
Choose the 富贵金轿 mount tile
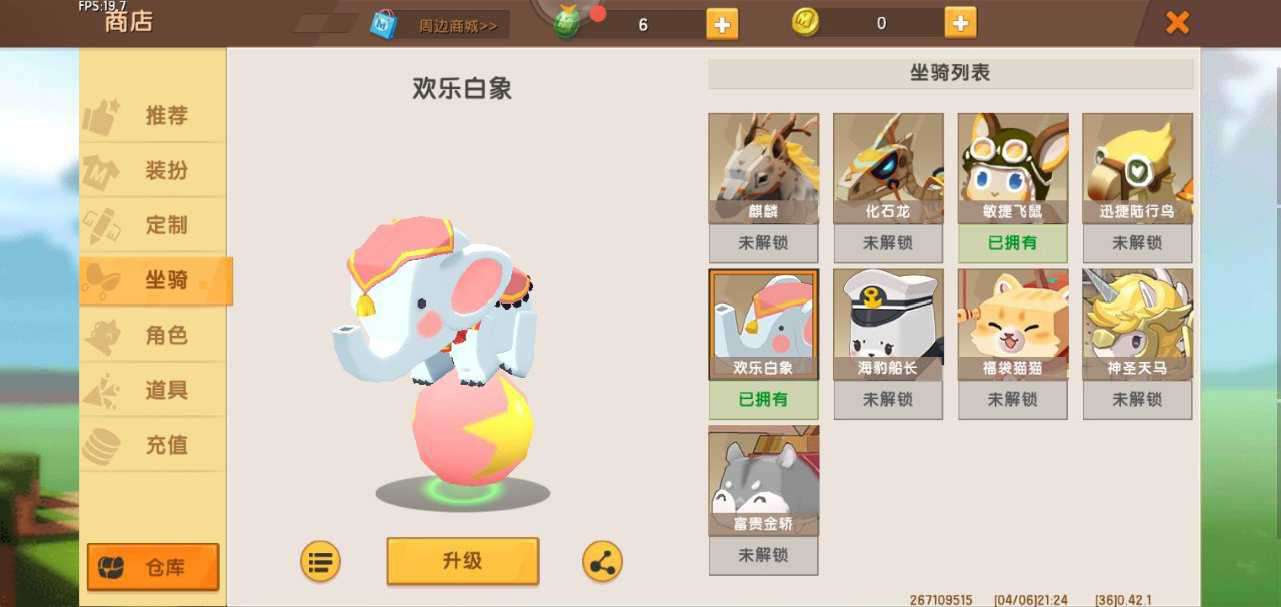pos(763,480)
